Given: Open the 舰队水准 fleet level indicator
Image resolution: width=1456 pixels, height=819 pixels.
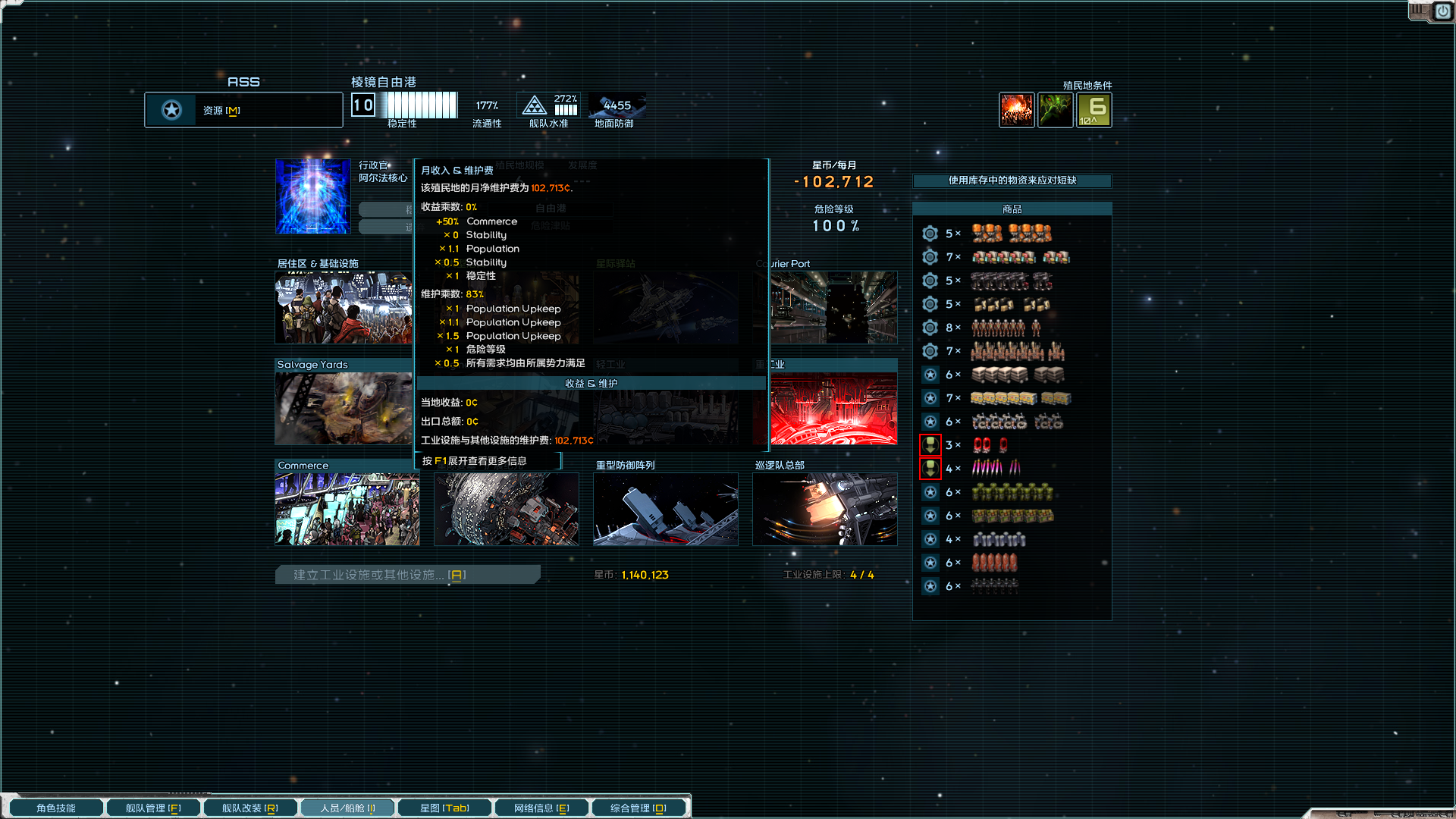Looking at the screenshot, I should coord(548,104).
